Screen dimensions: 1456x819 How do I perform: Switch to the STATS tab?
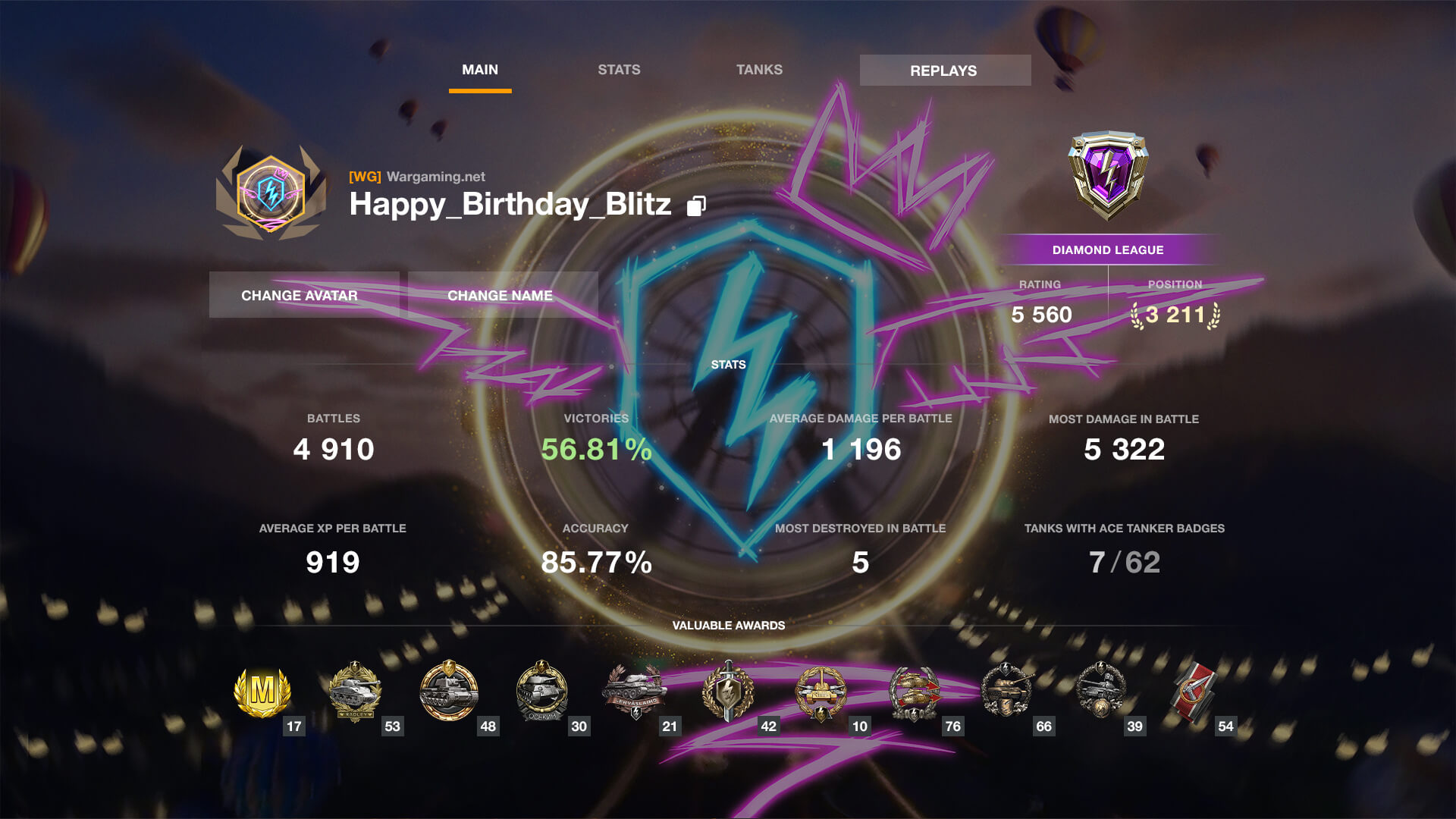click(619, 69)
